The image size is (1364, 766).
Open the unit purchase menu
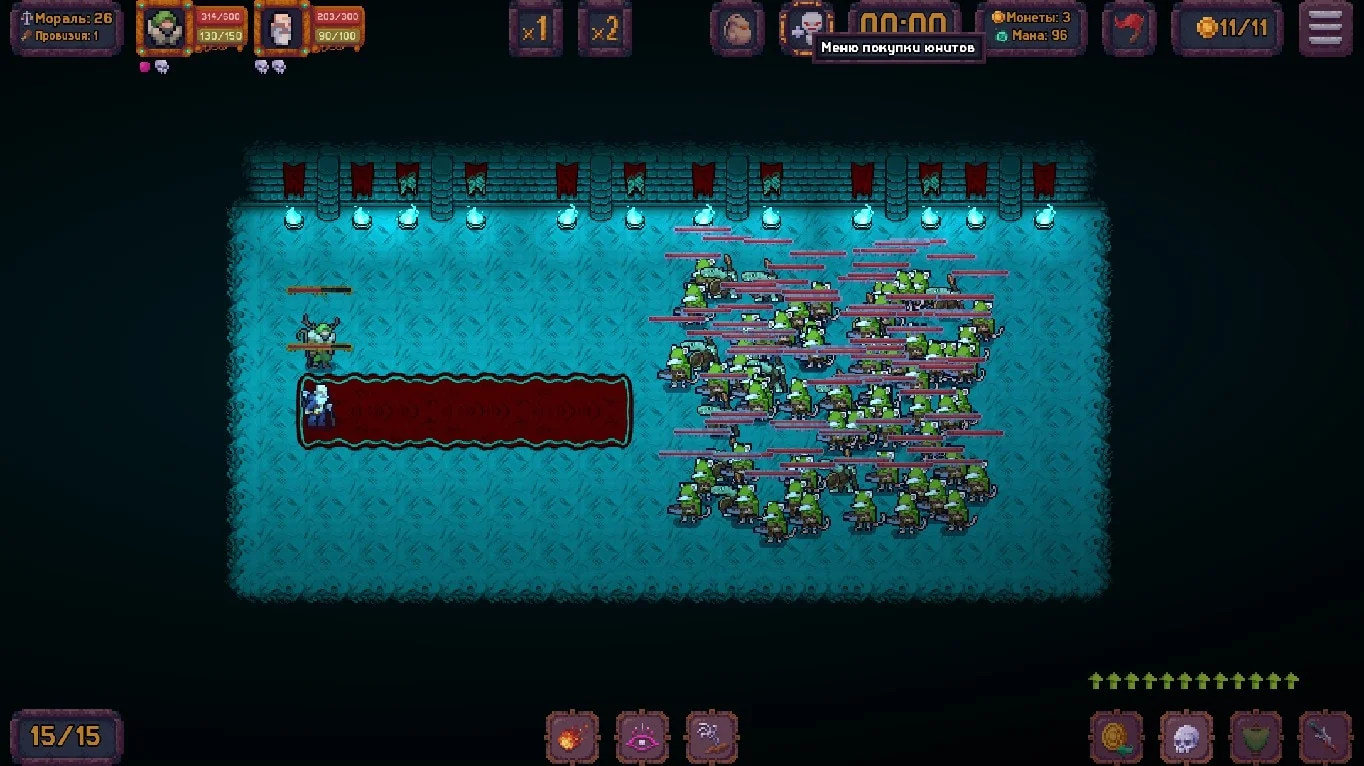point(806,29)
